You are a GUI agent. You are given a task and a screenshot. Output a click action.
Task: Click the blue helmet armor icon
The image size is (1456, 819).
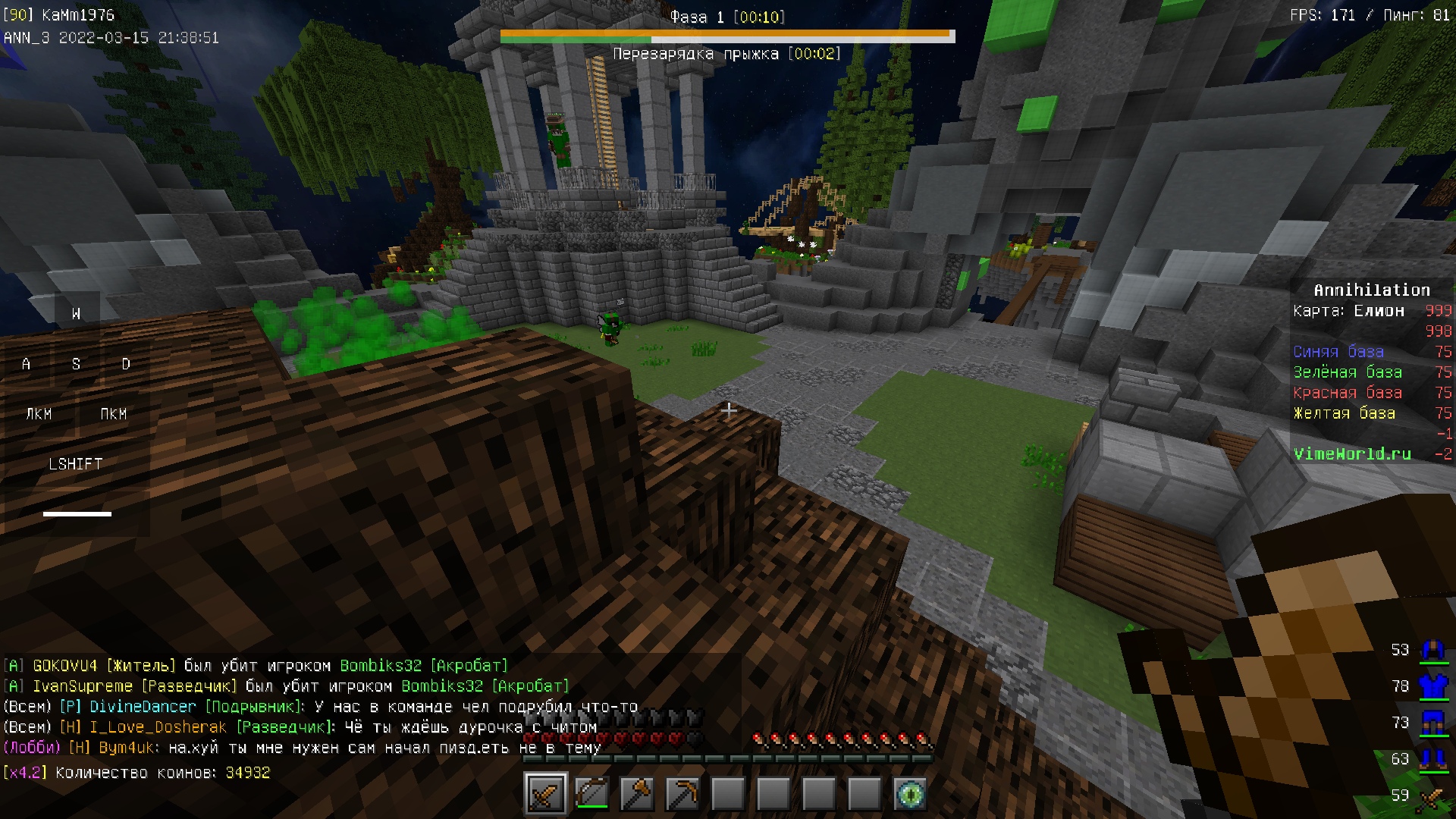tap(1432, 651)
